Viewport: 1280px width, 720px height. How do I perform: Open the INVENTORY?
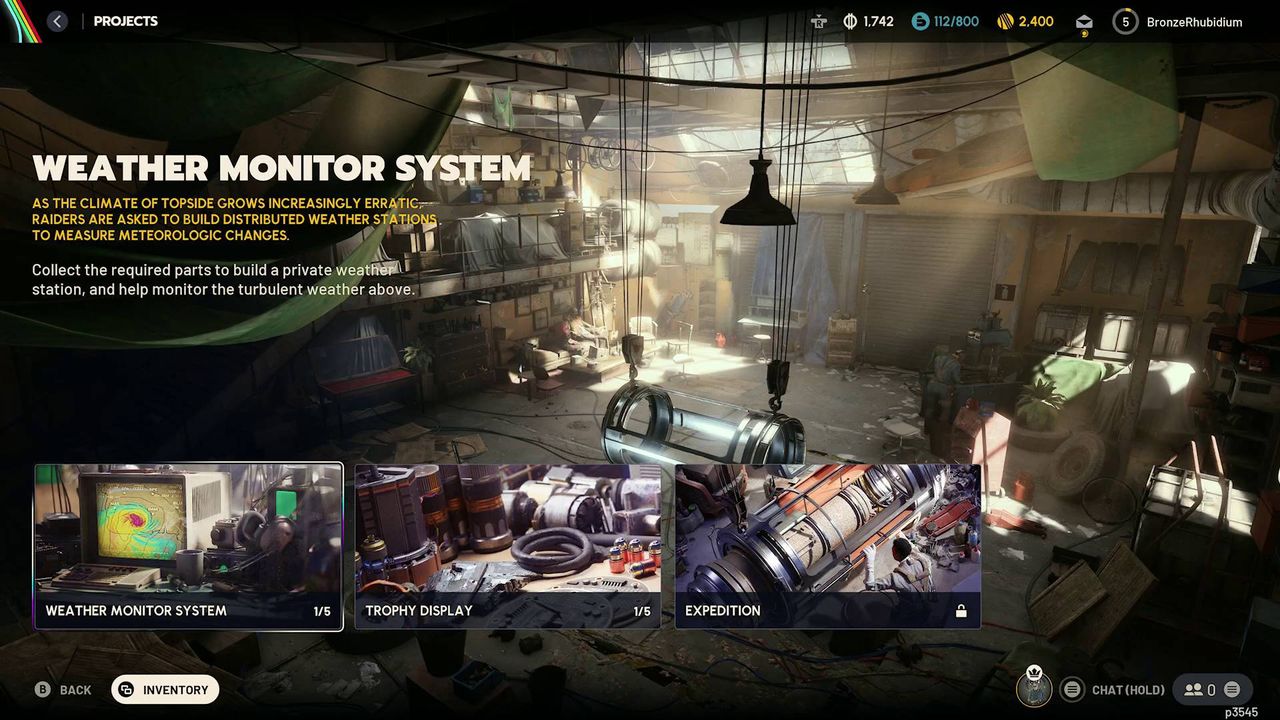(x=165, y=689)
